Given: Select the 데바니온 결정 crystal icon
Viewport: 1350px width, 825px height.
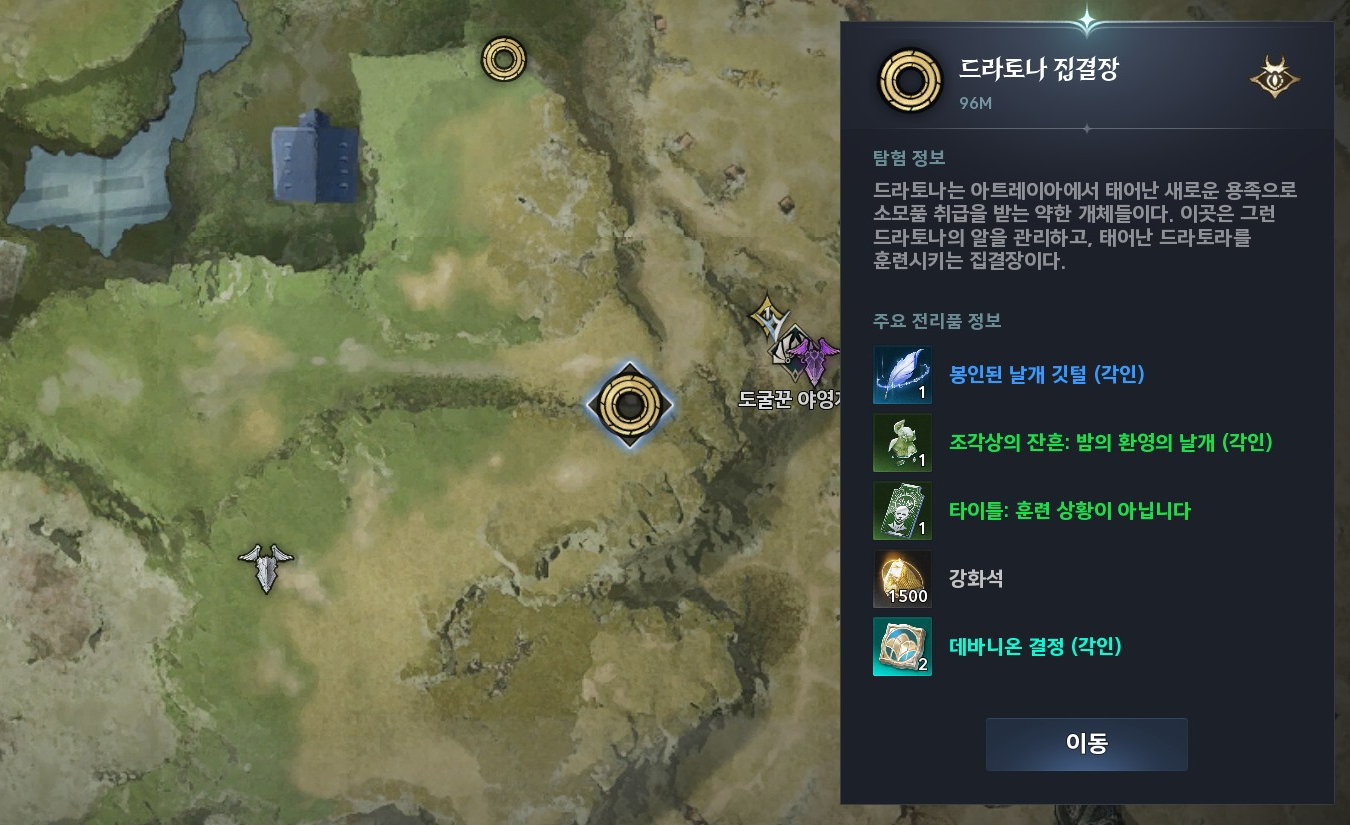Looking at the screenshot, I should [903, 646].
